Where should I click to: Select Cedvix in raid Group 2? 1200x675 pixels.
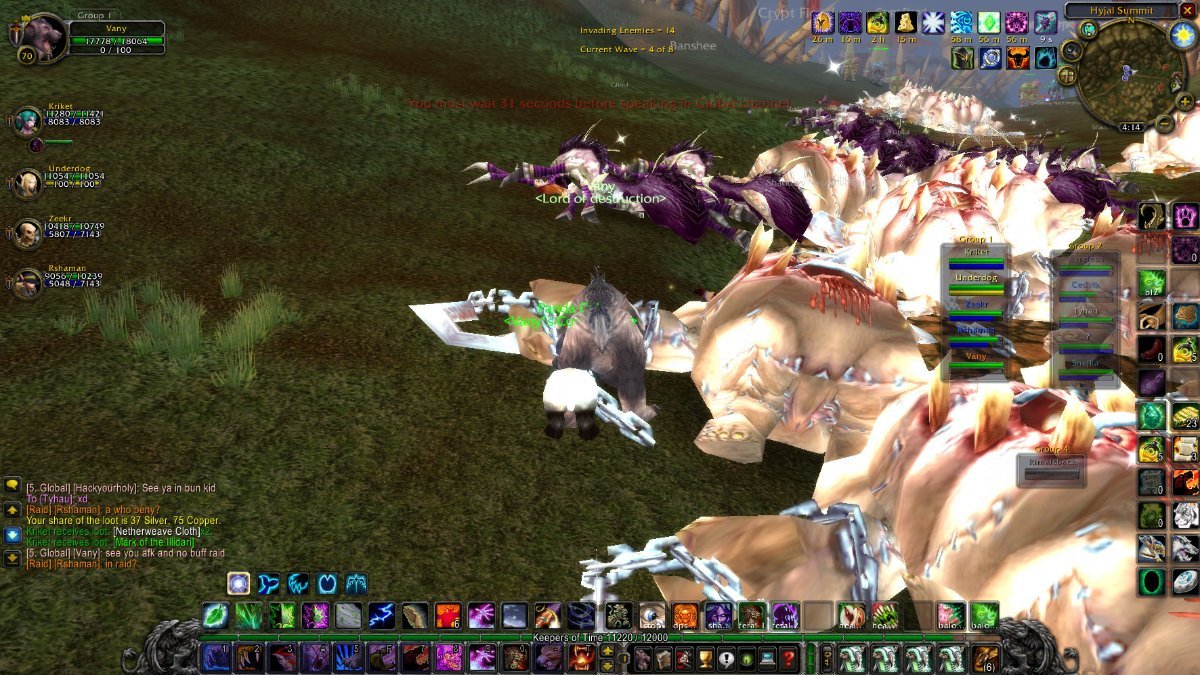[x=1085, y=285]
